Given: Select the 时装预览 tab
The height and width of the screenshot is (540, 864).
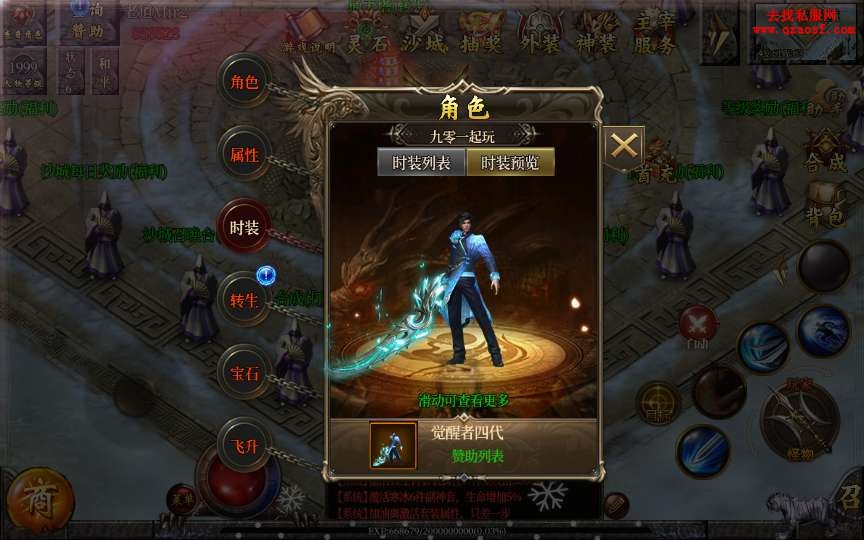Looking at the screenshot, I should (x=510, y=162).
